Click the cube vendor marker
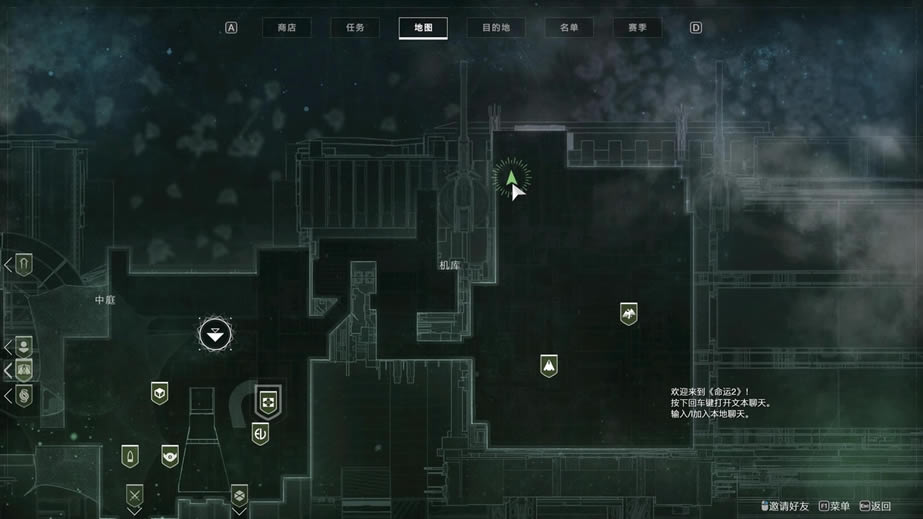Viewport: 923px width, 519px height. click(159, 393)
